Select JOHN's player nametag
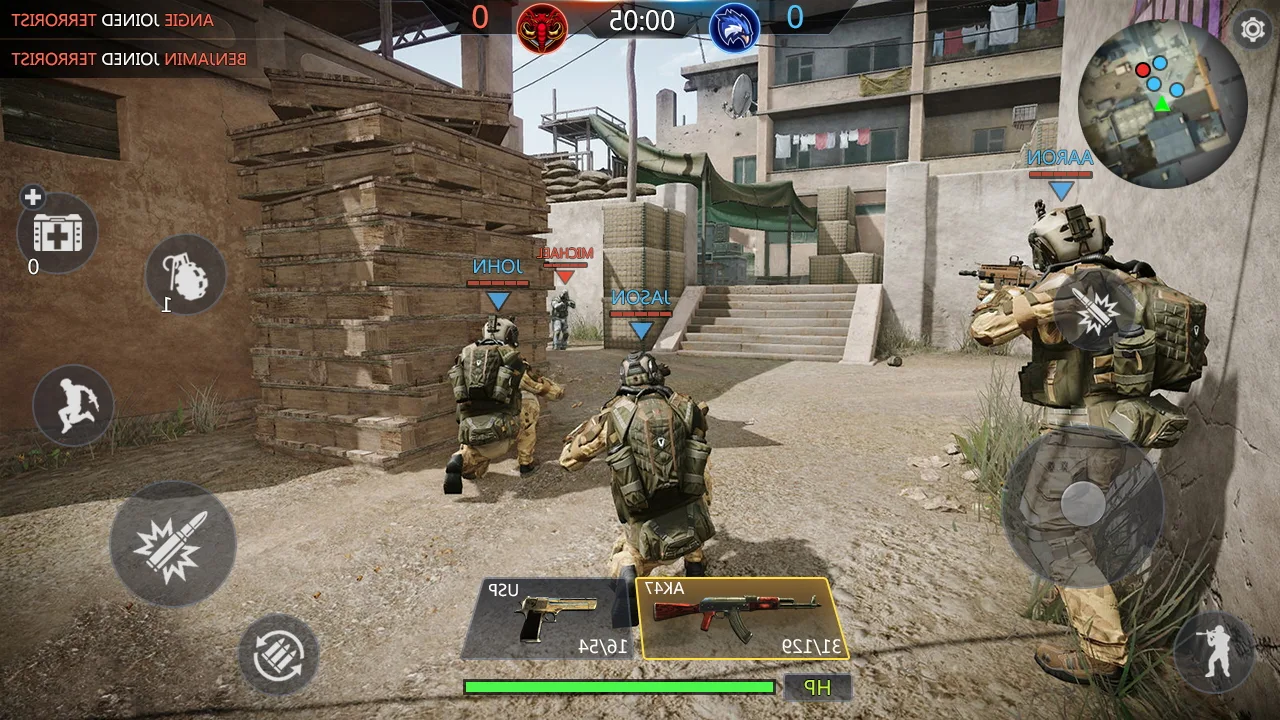Image resolution: width=1280 pixels, height=720 pixels. (497, 267)
